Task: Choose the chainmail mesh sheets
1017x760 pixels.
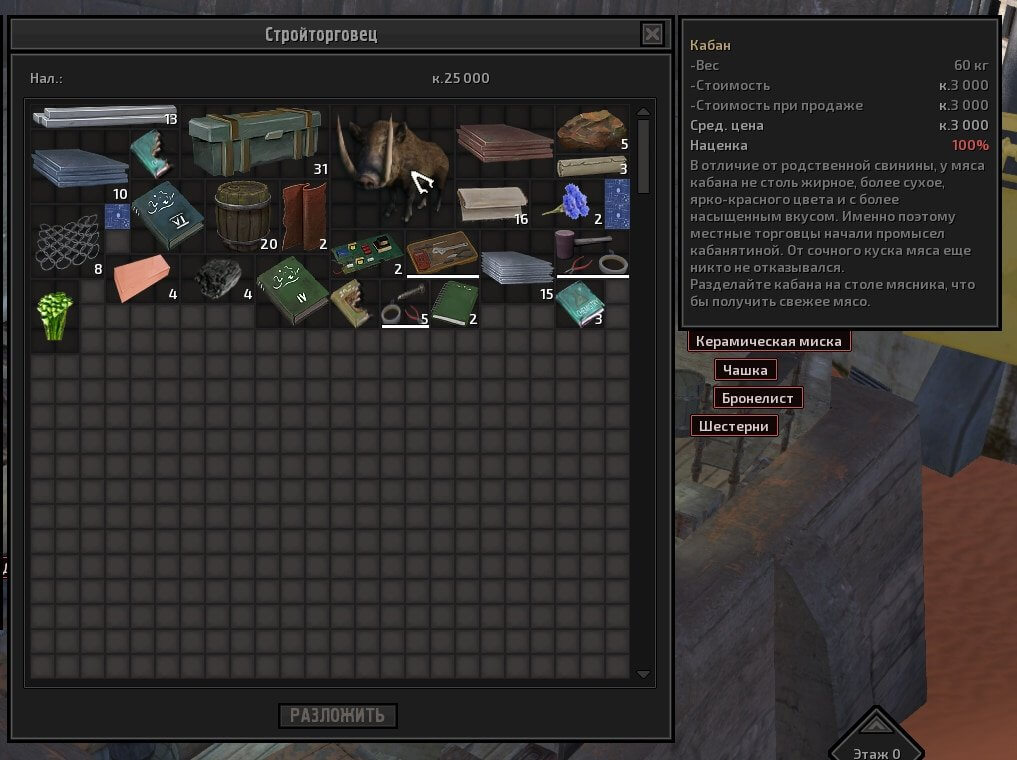Action: pos(66,242)
